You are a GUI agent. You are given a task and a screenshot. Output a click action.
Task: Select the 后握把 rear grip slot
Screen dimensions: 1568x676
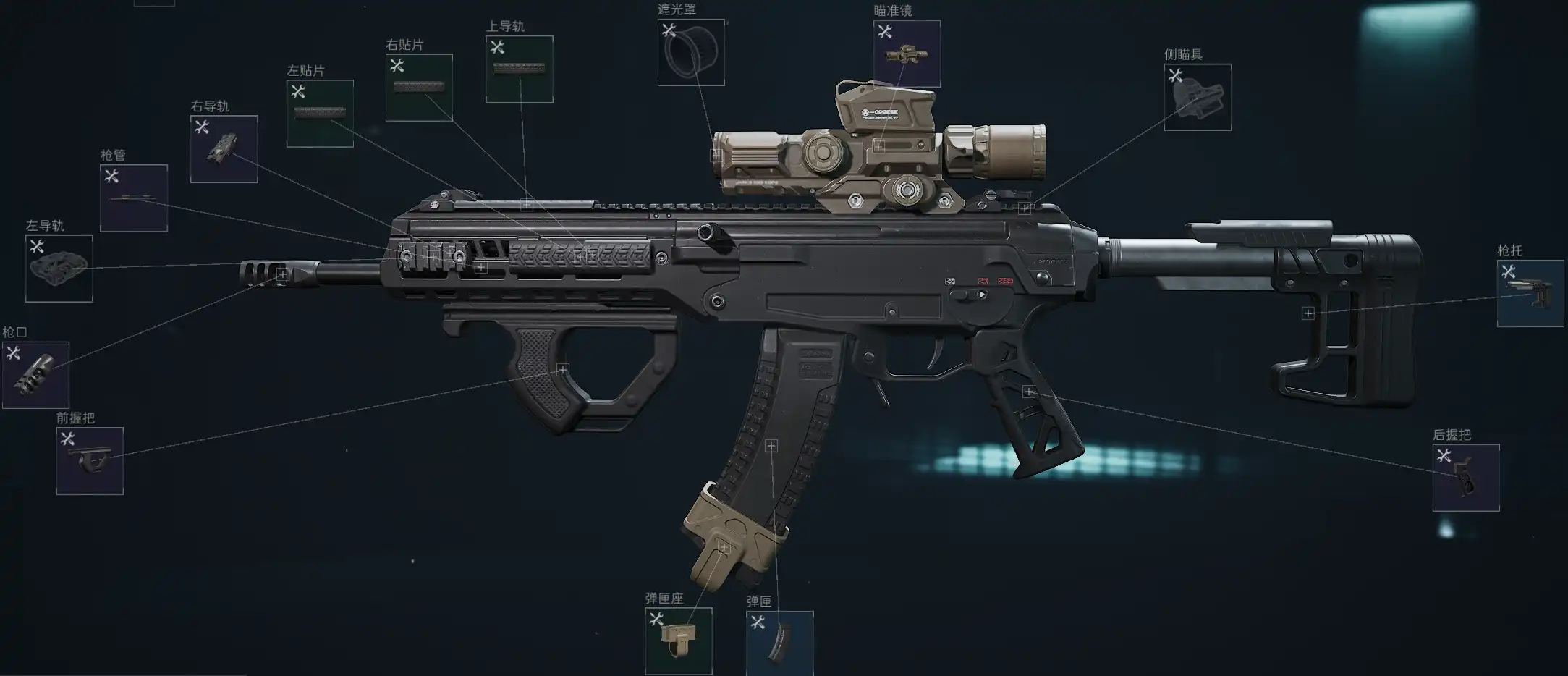pos(1466,478)
